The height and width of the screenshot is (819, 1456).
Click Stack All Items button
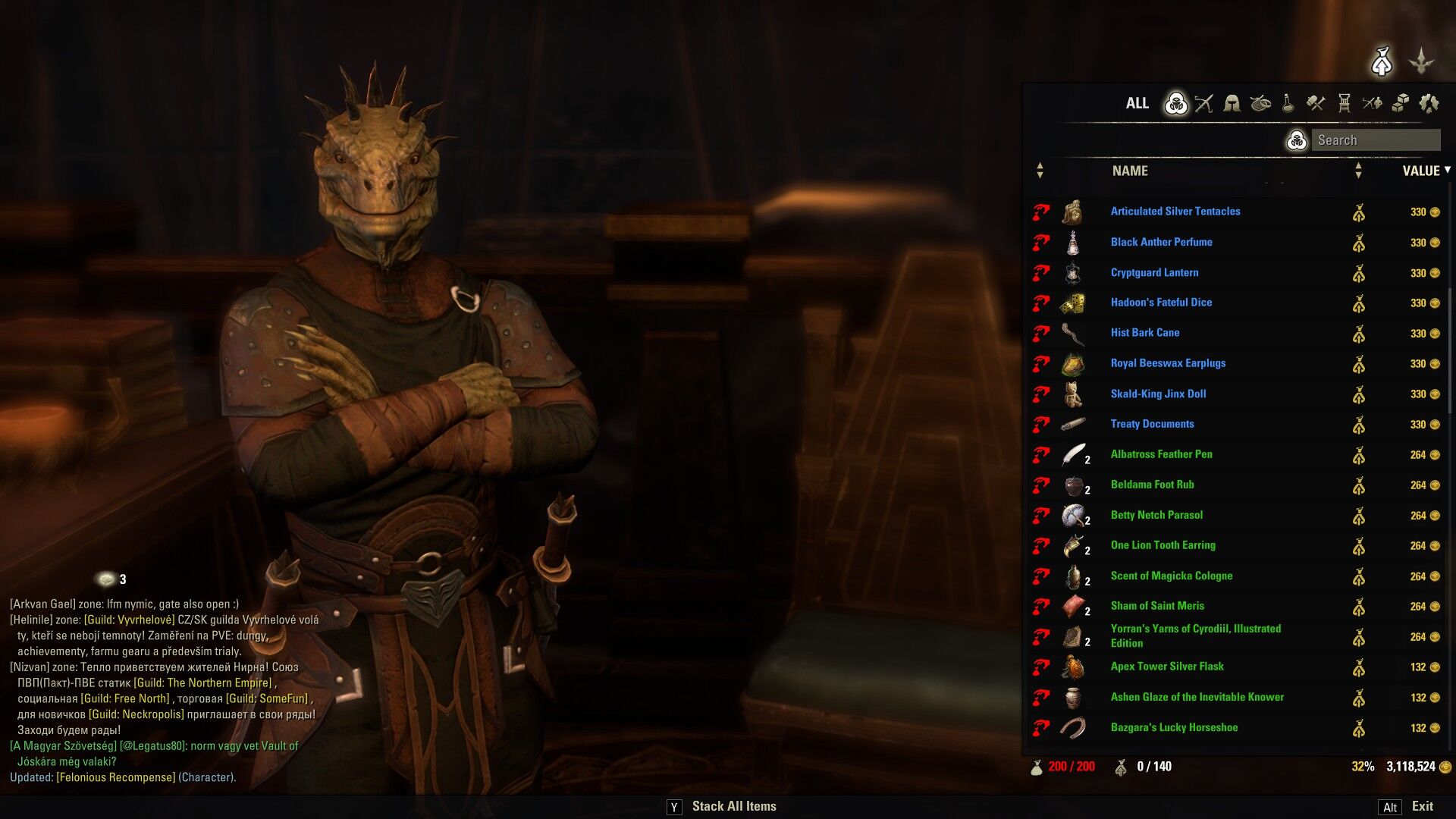tap(733, 807)
